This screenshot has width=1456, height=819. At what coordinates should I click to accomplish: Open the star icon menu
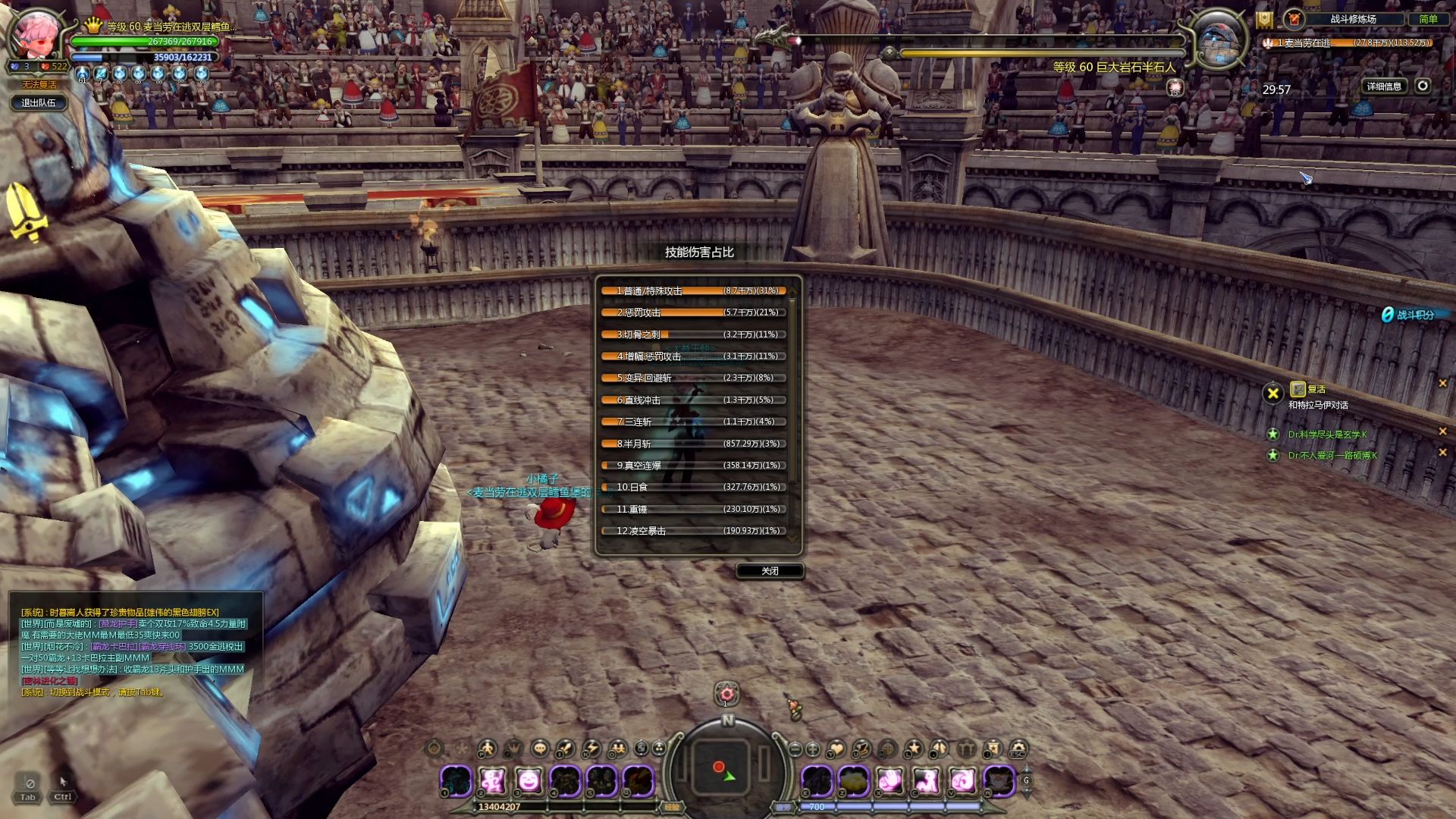coord(914,749)
